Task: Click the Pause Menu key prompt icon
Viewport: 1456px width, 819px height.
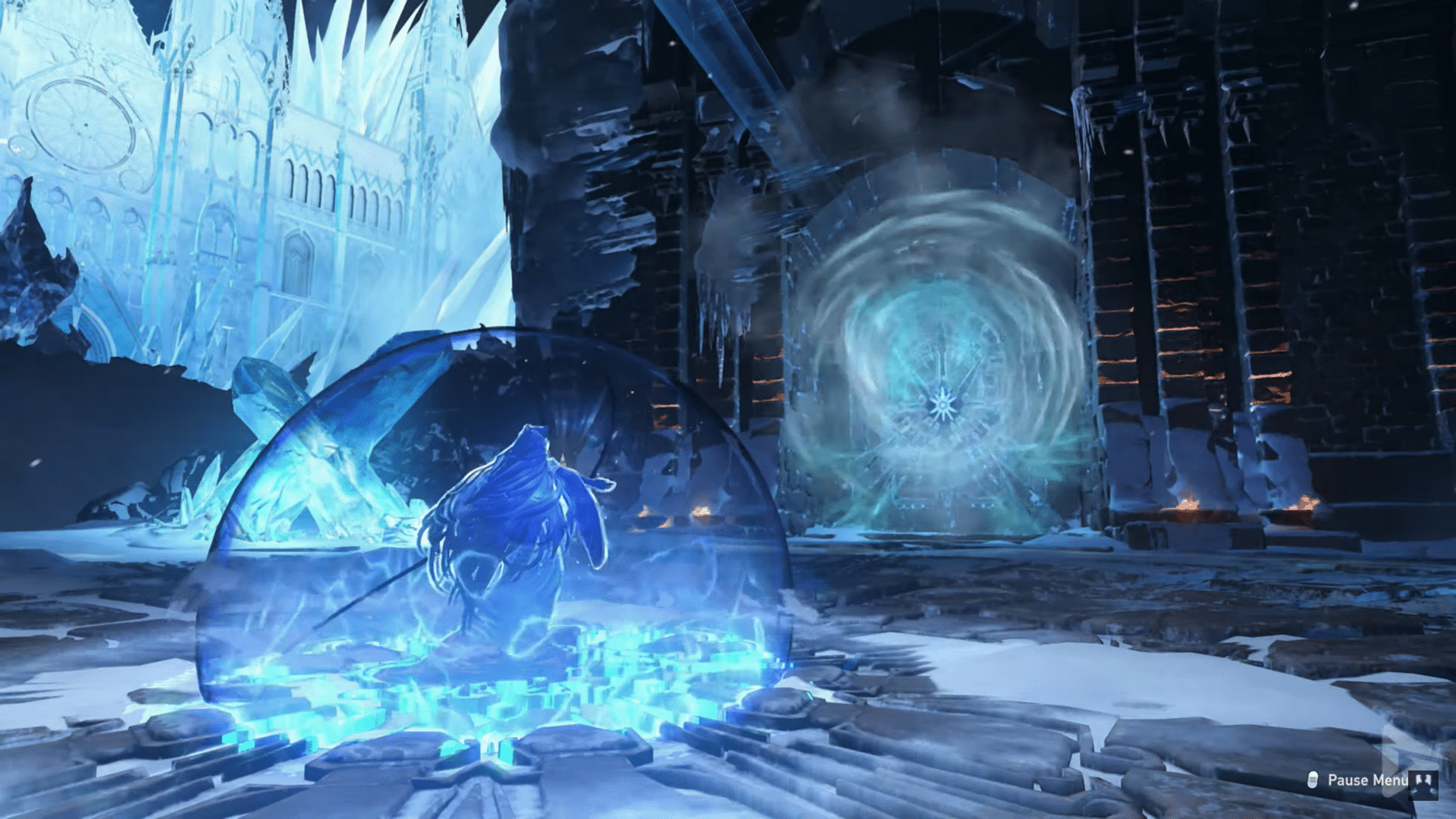Action: (1313, 780)
